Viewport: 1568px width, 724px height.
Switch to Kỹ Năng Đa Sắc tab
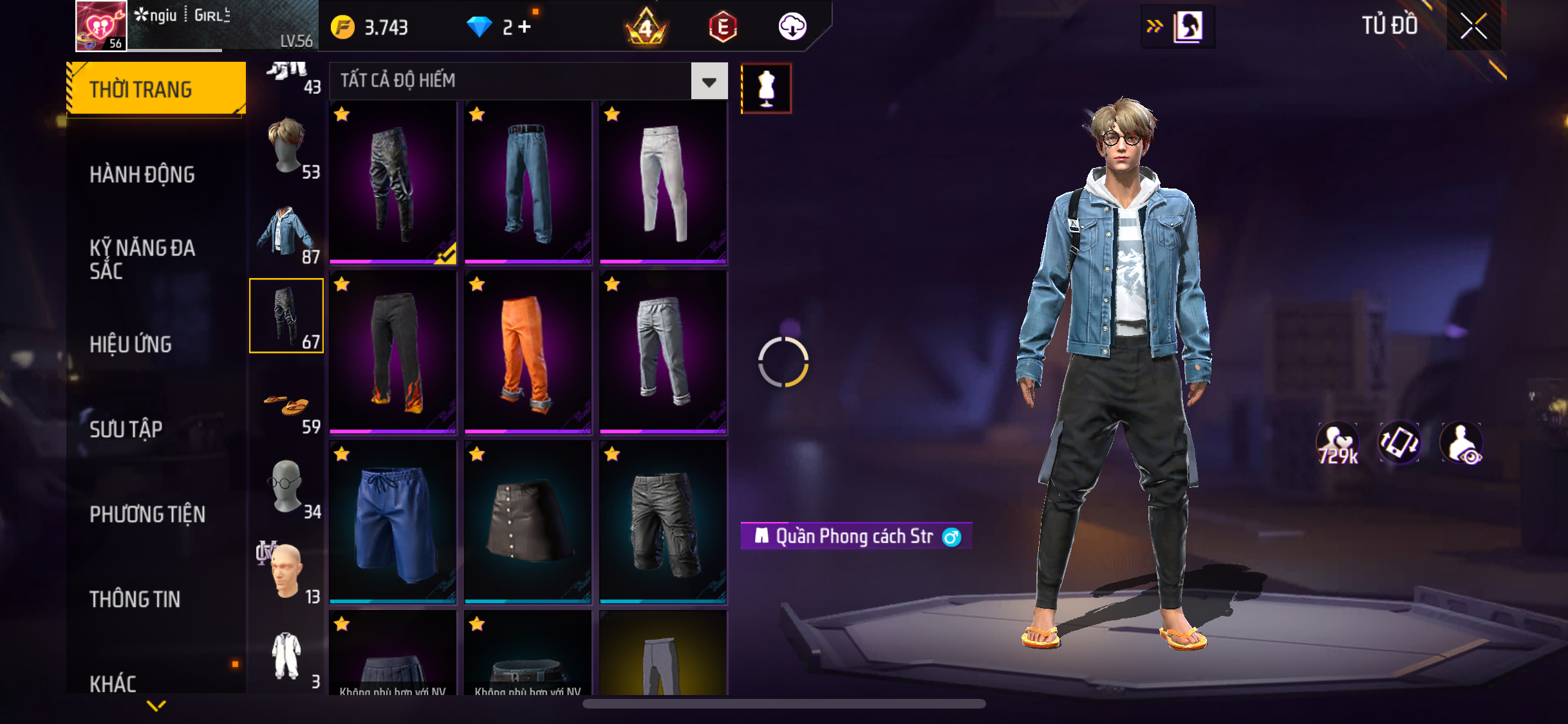[142, 259]
